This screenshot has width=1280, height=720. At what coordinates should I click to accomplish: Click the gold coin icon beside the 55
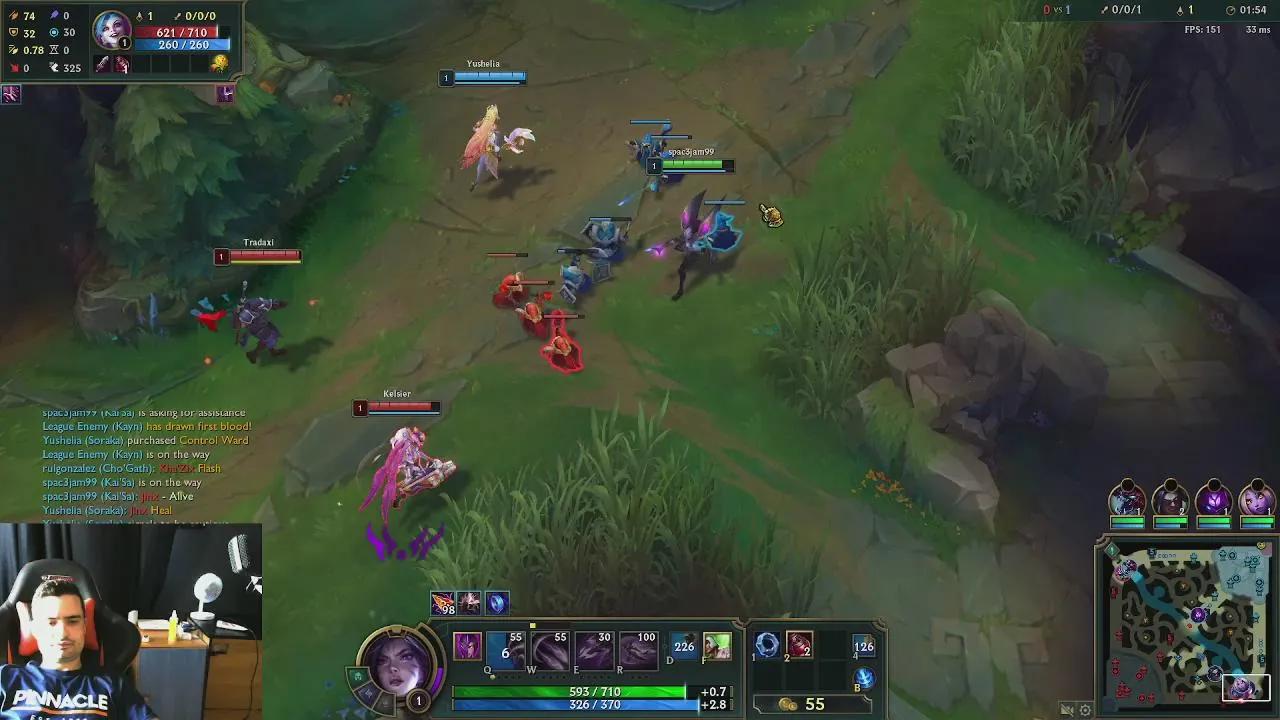click(x=788, y=705)
